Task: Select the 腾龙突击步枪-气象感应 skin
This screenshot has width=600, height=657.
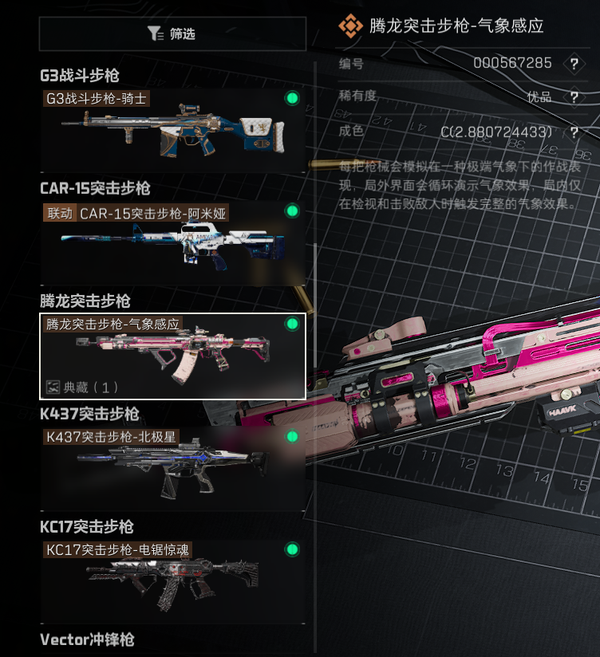Action: [x=172, y=356]
